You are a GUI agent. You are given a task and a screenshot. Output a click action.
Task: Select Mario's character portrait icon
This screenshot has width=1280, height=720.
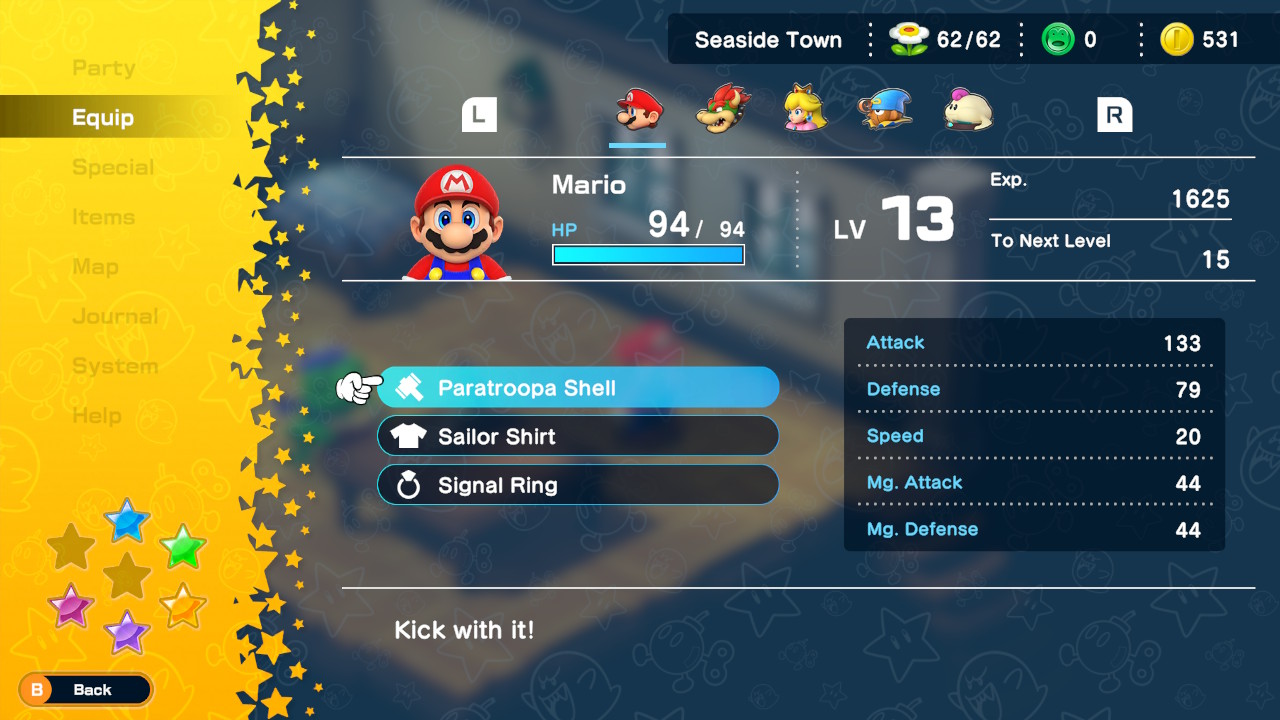pyautogui.click(x=637, y=110)
